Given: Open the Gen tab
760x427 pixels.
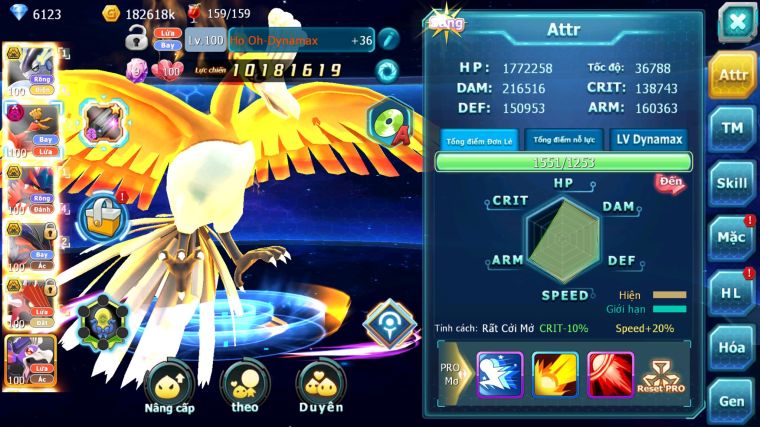Looking at the screenshot, I should point(732,400).
